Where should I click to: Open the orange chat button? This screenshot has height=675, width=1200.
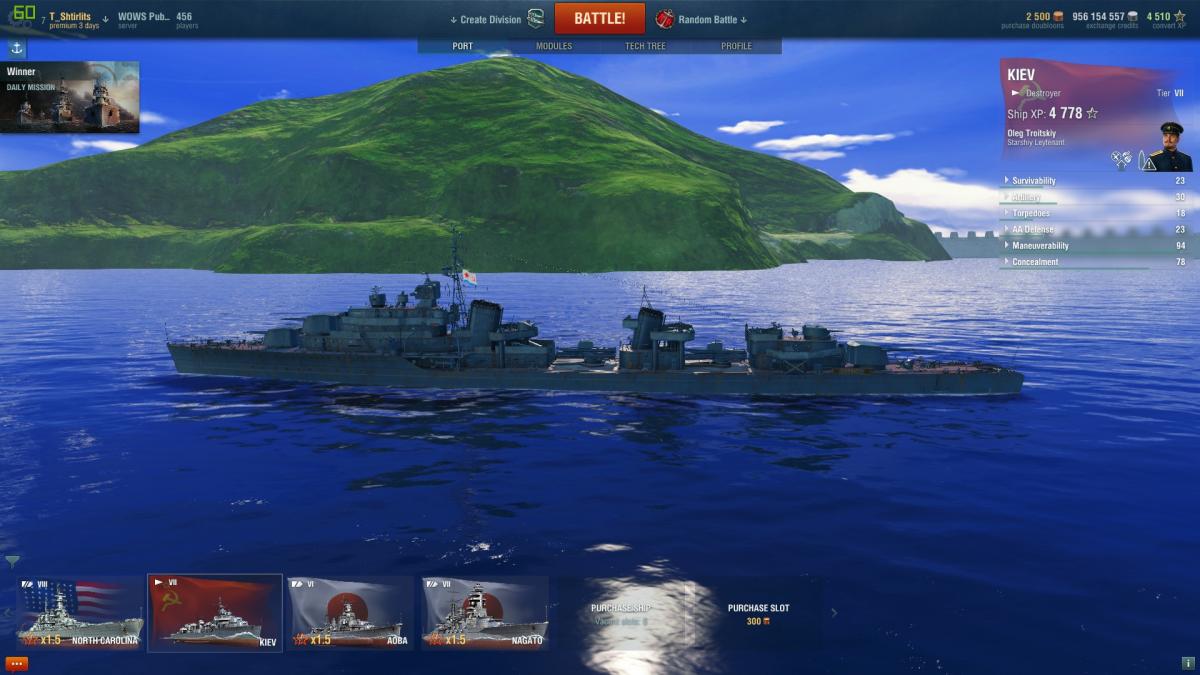point(17,663)
